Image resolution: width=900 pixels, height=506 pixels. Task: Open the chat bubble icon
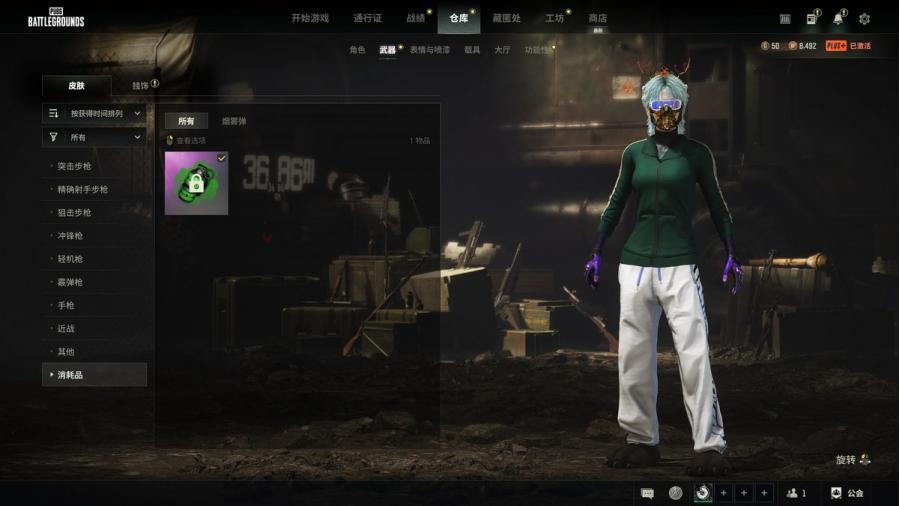(647, 493)
